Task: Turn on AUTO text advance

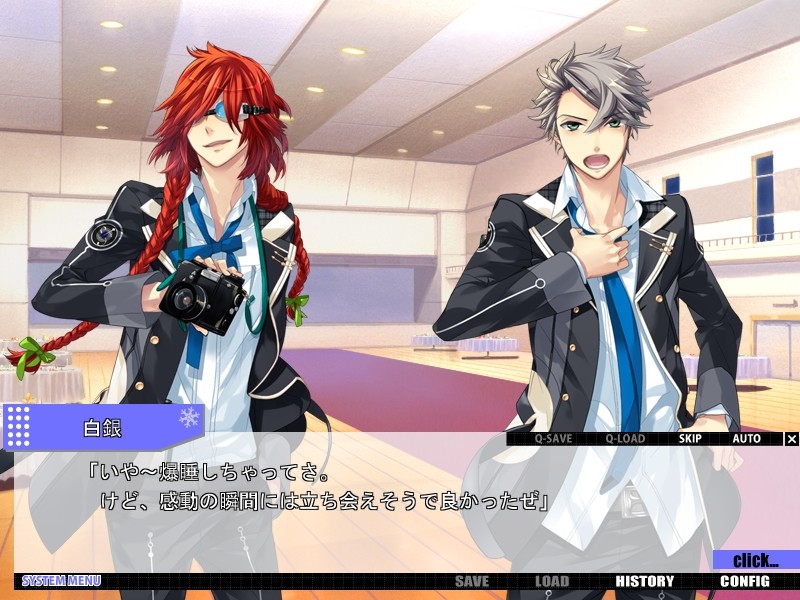Action: click(746, 439)
